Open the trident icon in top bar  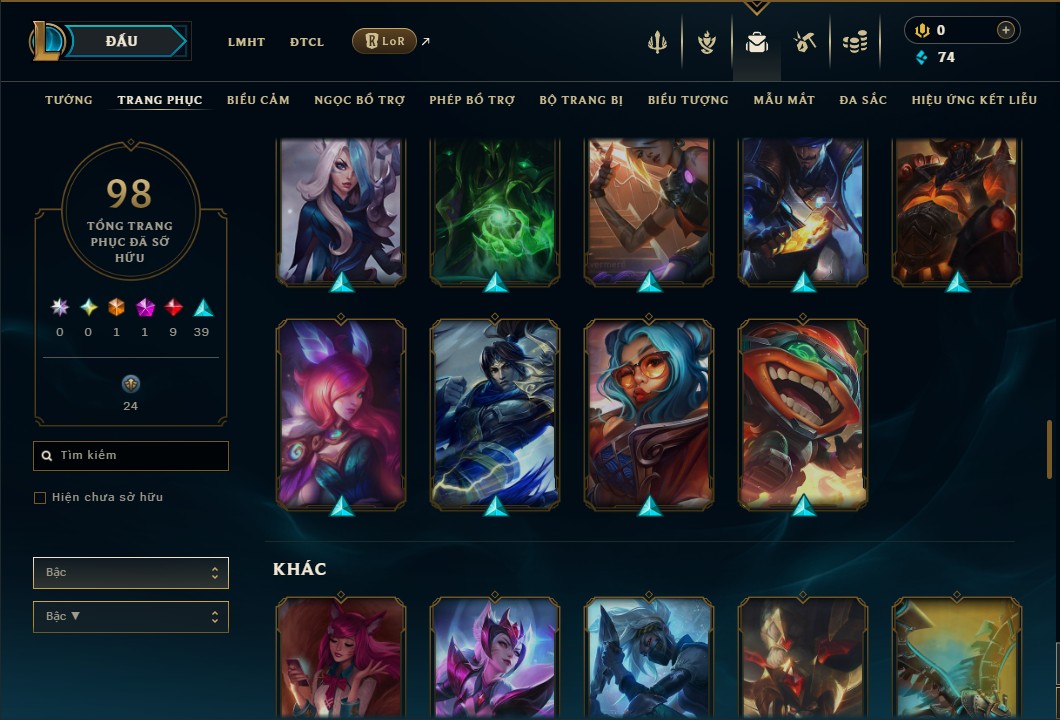pos(657,42)
